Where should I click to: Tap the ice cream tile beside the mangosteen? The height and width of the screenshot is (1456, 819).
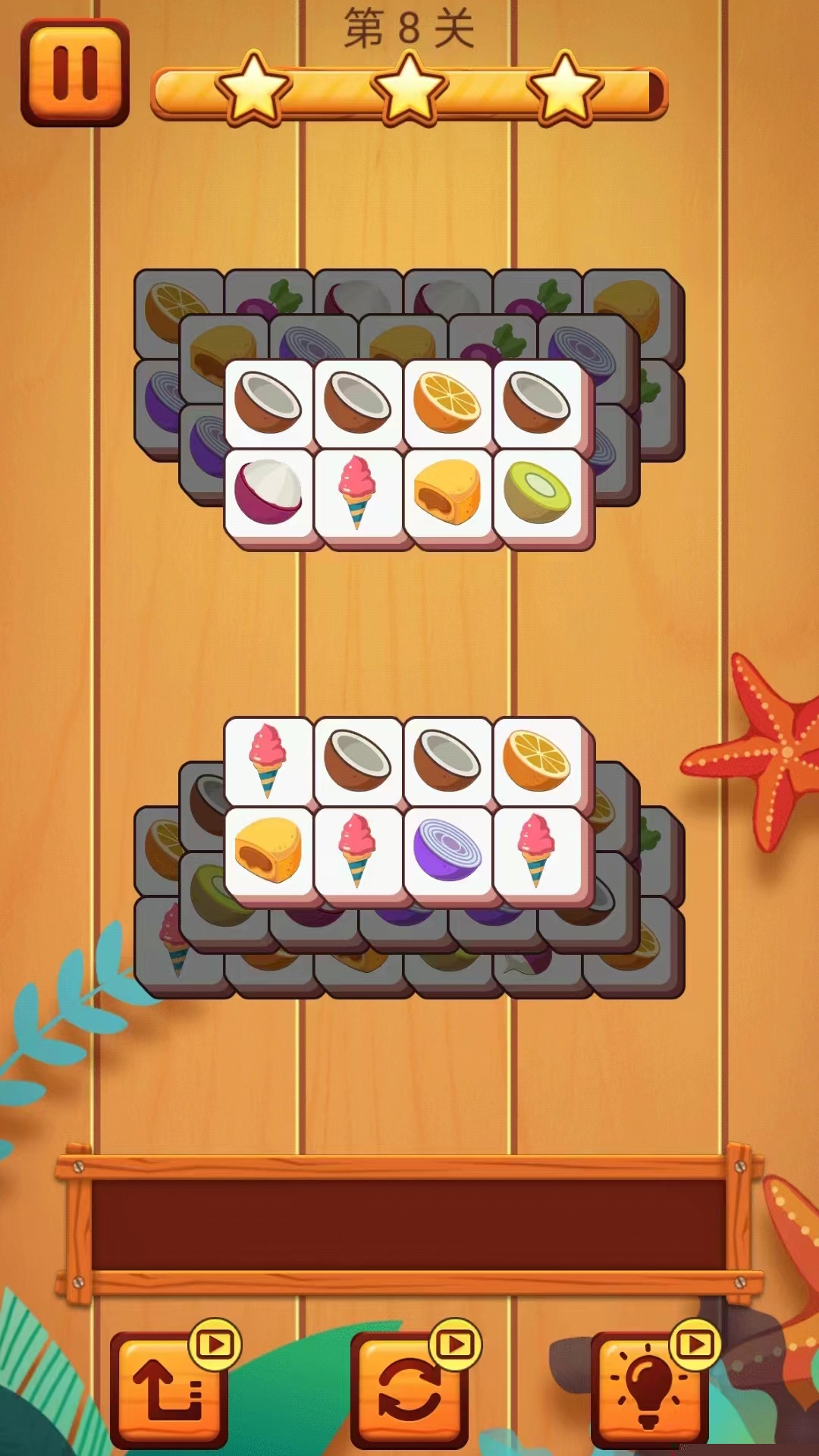[x=358, y=493]
